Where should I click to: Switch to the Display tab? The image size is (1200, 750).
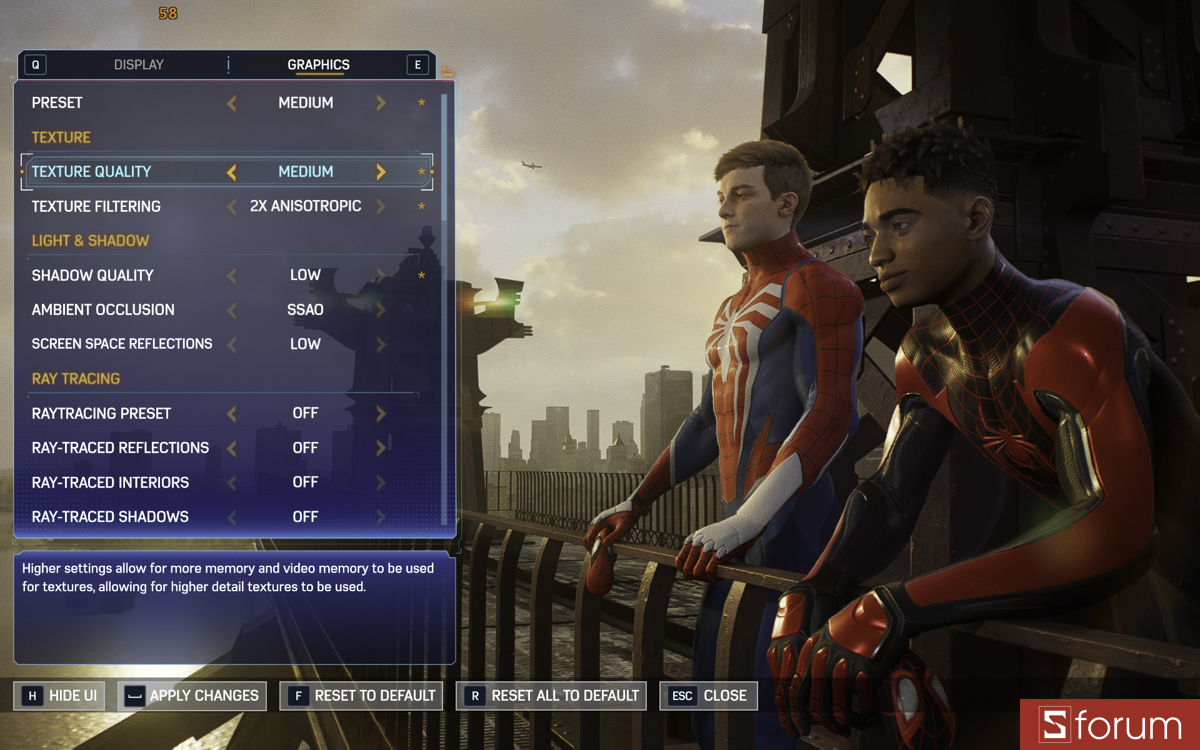tap(138, 65)
